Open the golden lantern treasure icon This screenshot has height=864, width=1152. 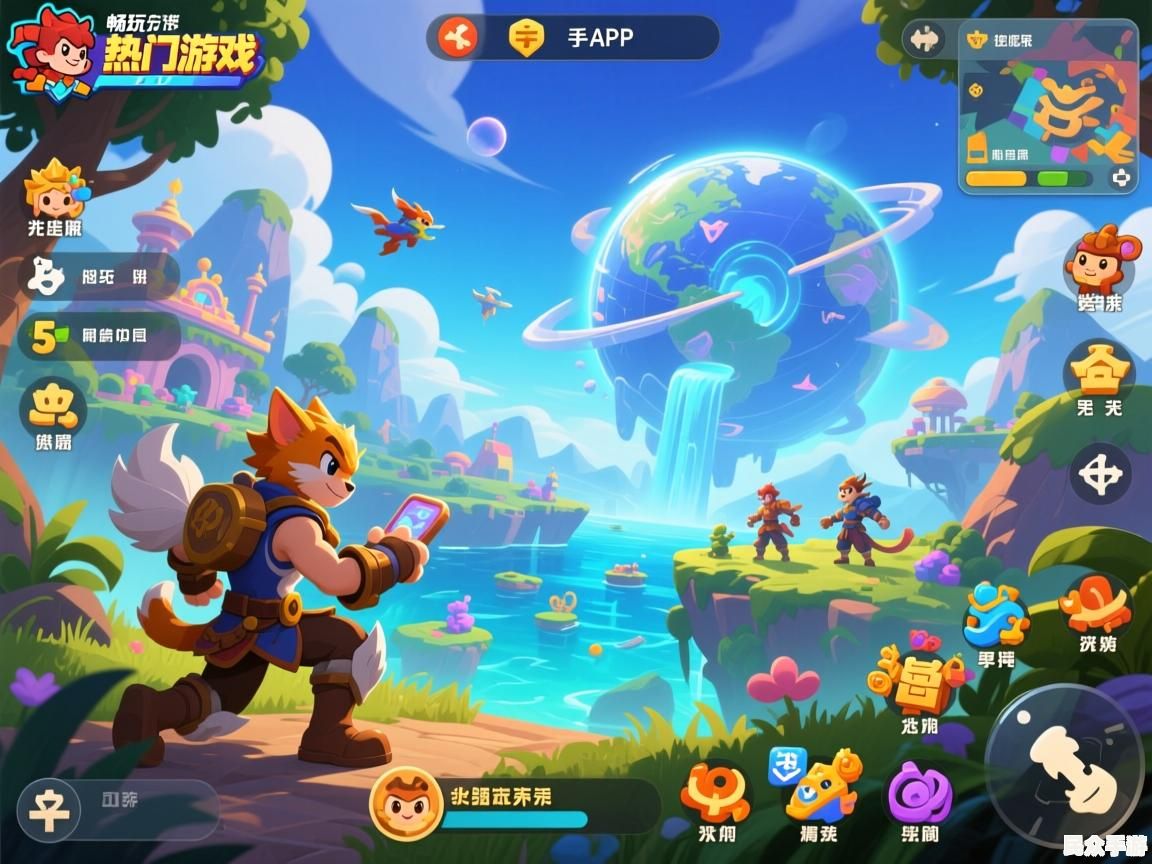[x=918, y=682]
